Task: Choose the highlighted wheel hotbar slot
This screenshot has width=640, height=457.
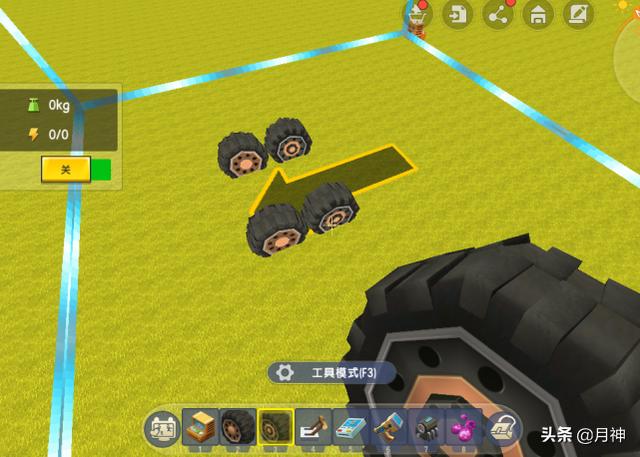Action: (275, 427)
